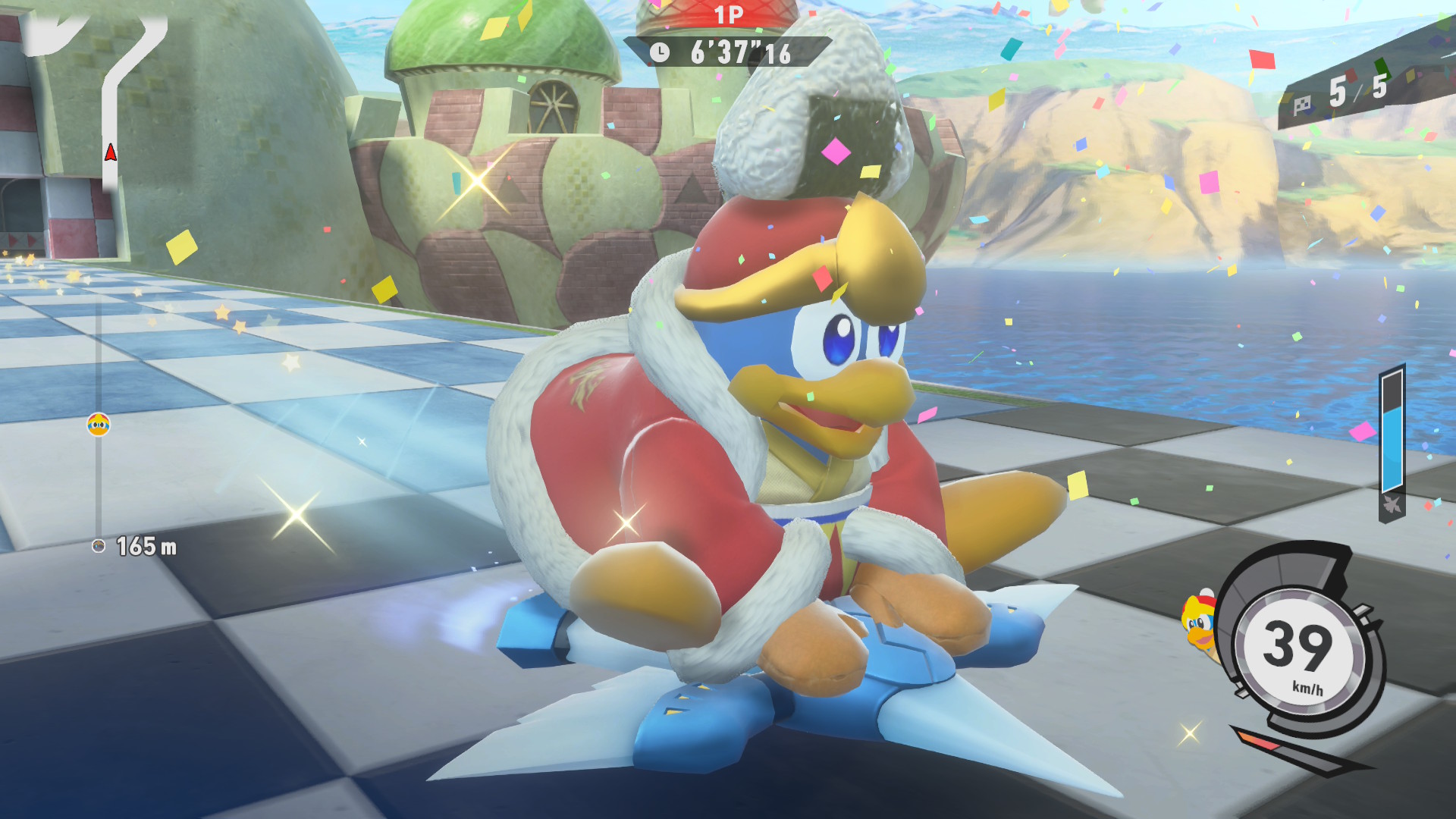Select the red player arrow on minimap
Viewport: 1456px width, 819px height.
click(111, 153)
